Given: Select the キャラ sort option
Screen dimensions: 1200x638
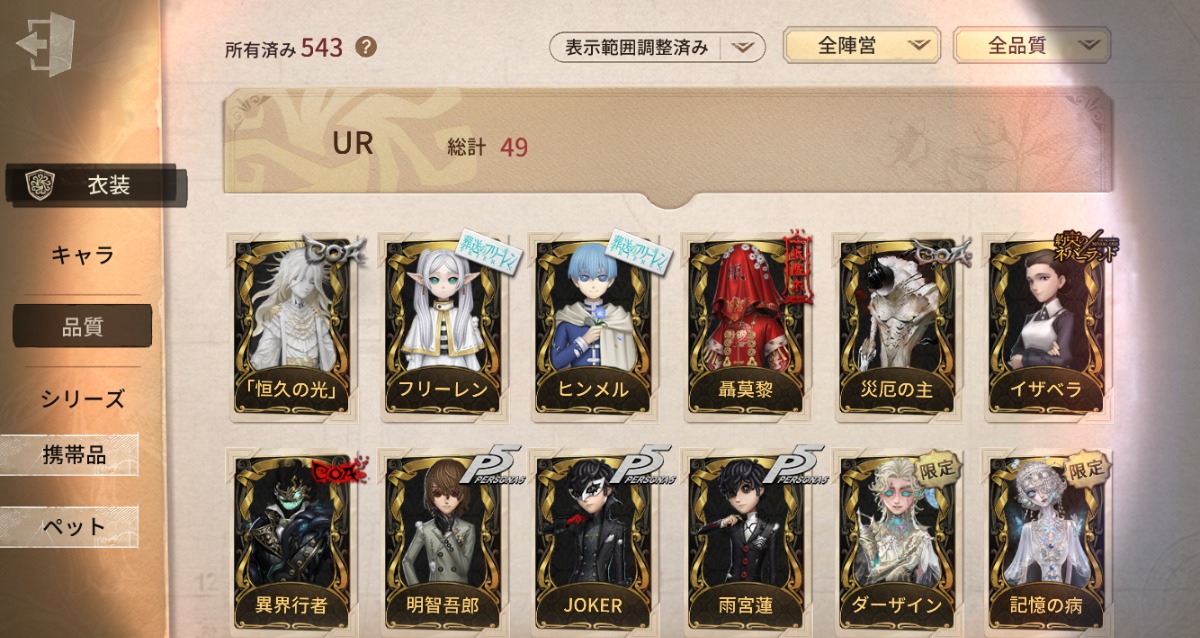Looking at the screenshot, I should [x=83, y=255].
